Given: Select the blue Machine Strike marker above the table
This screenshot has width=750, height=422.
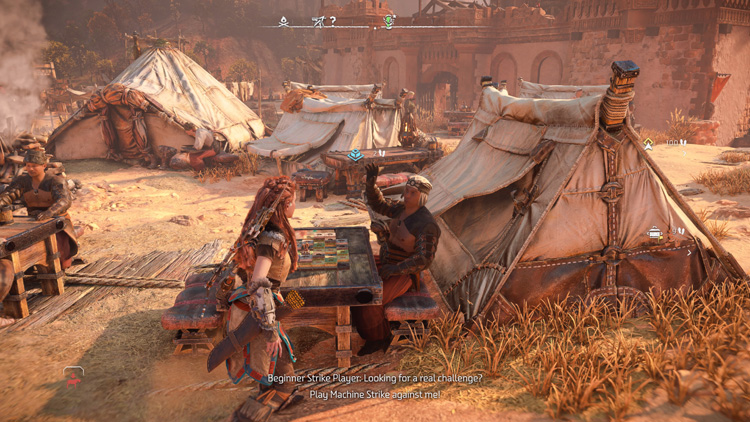Looking at the screenshot, I should pyautogui.click(x=355, y=155).
